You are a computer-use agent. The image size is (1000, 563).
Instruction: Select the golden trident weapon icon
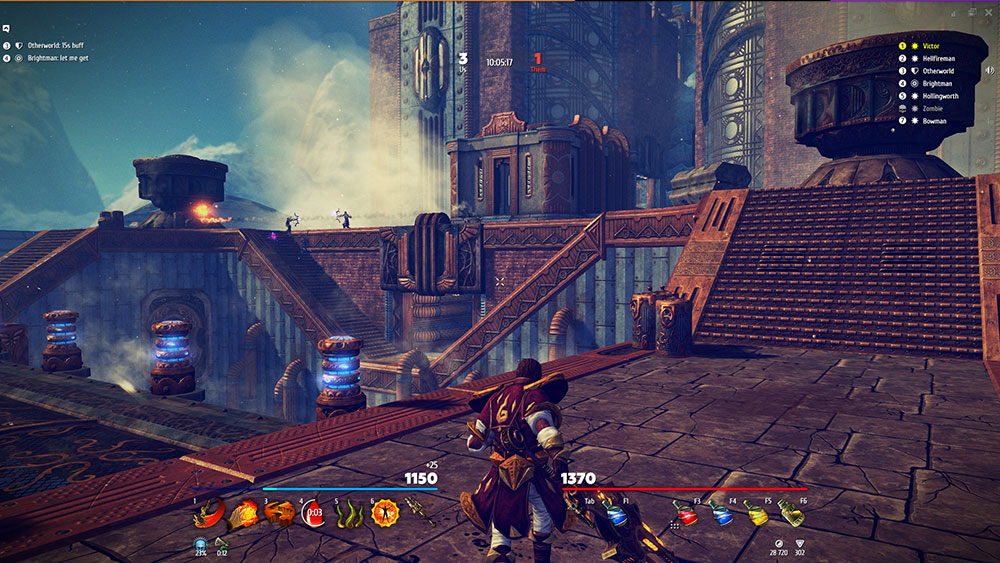click(419, 514)
